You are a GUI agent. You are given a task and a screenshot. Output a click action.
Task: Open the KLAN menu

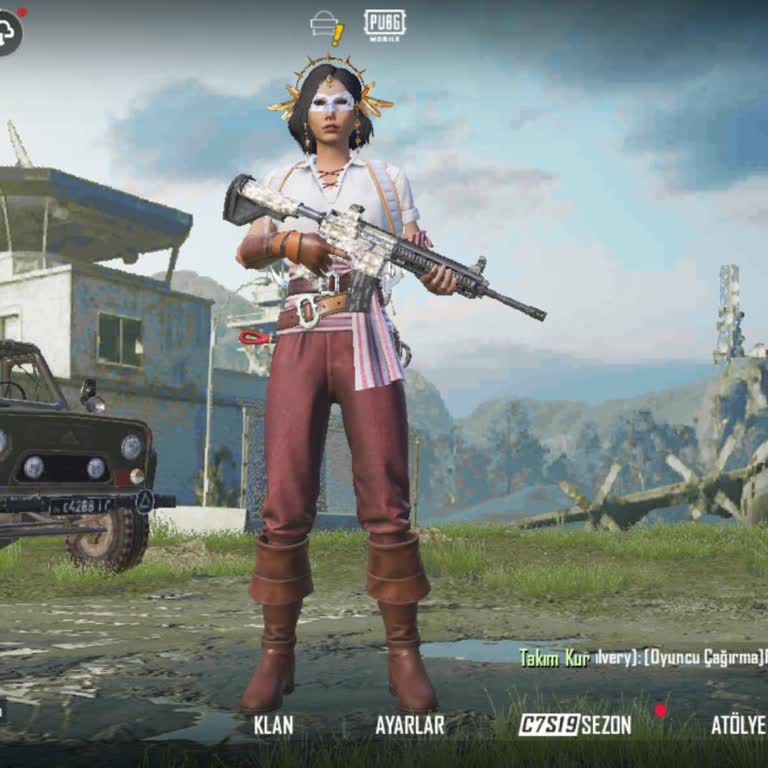tap(273, 725)
